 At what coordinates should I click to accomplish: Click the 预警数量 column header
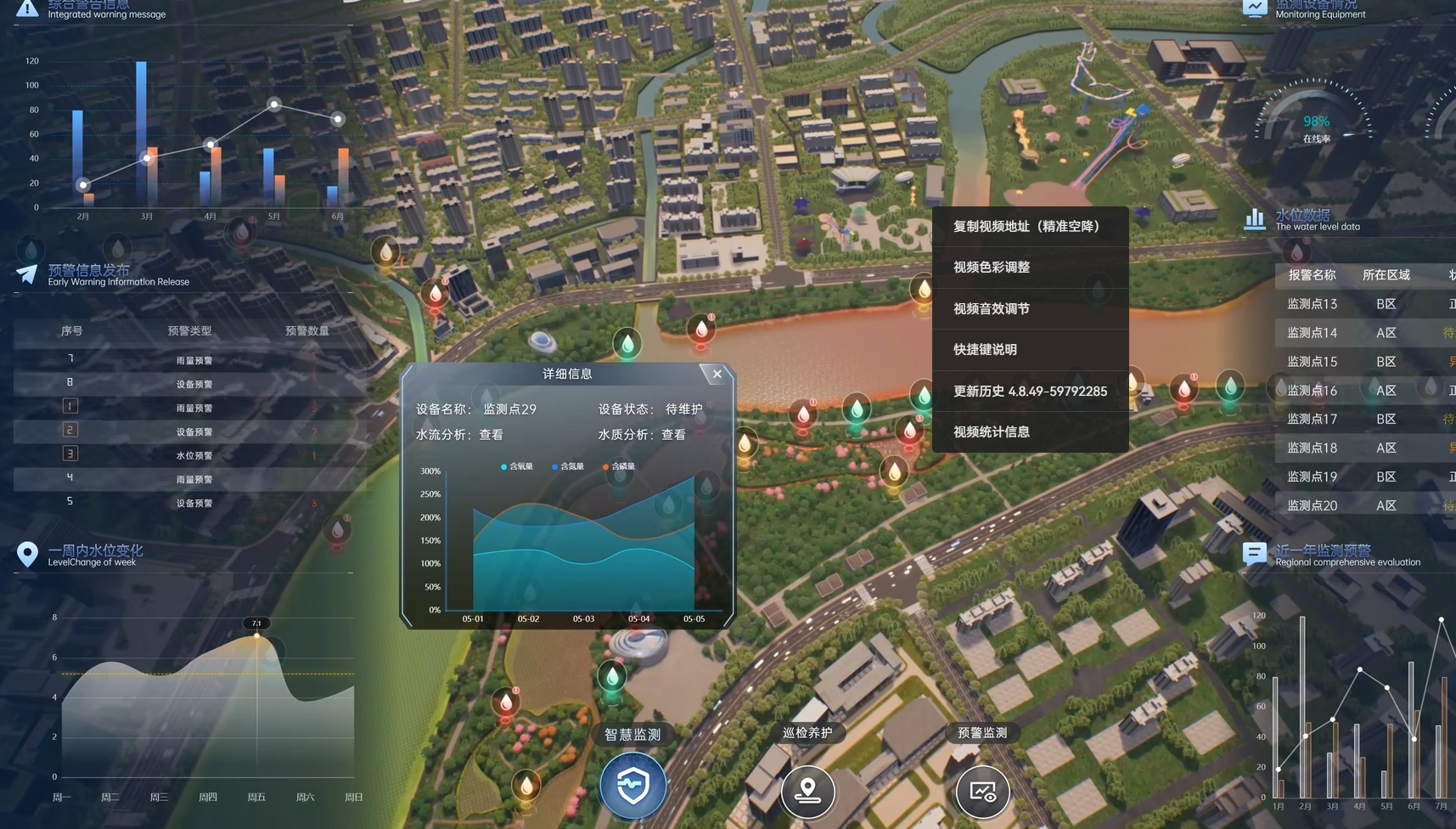(306, 331)
